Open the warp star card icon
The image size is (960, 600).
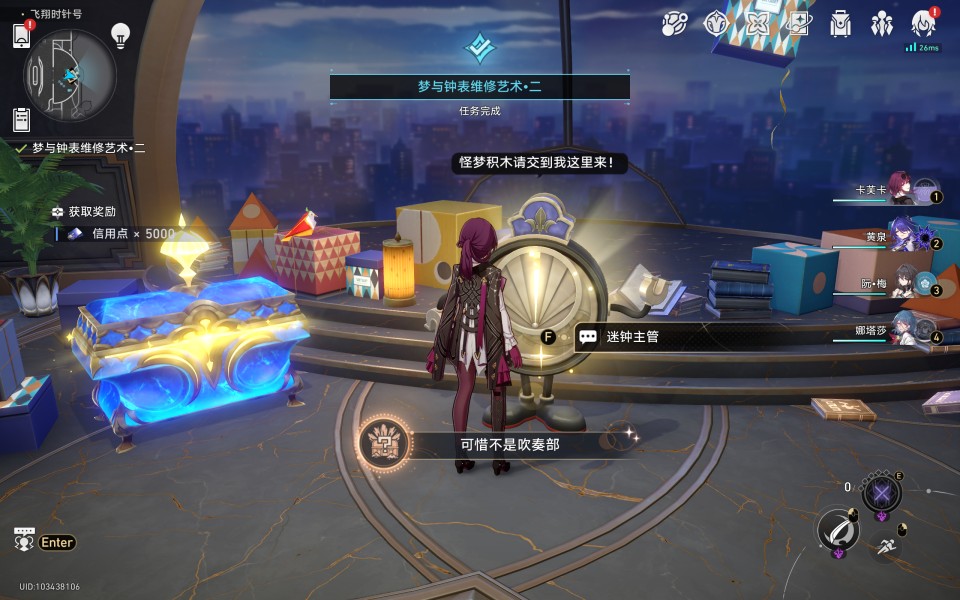(798, 24)
